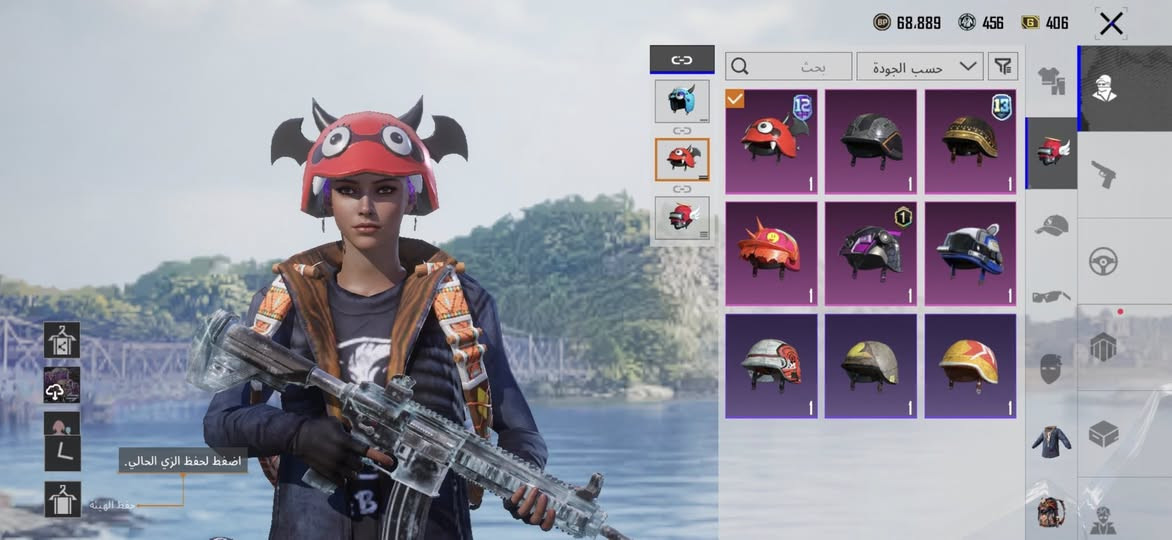Switch to the outfit sets category tab
The image size is (1172, 540).
pos(1050,78)
